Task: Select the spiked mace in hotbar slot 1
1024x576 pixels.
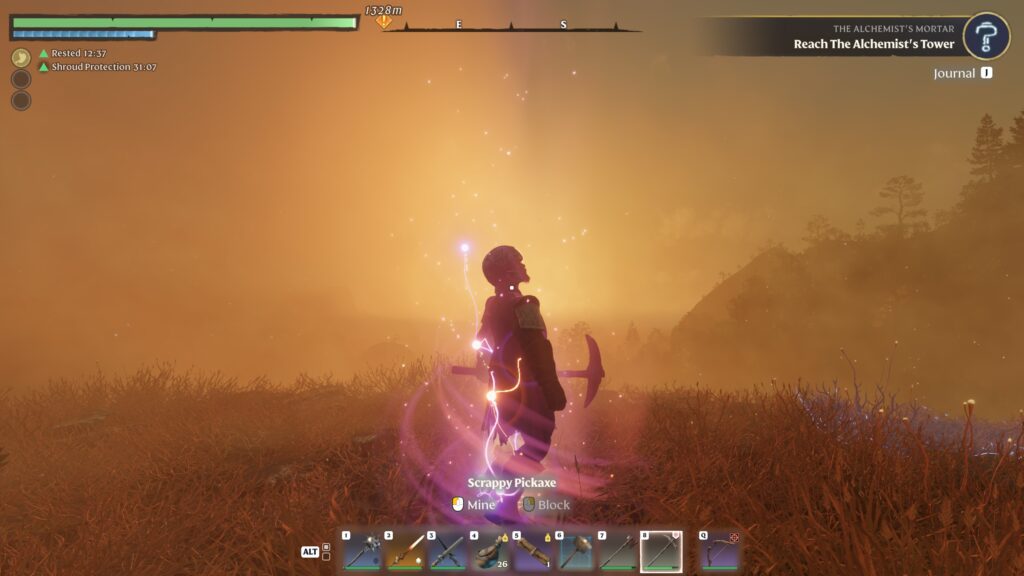Action: coord(362,551)
